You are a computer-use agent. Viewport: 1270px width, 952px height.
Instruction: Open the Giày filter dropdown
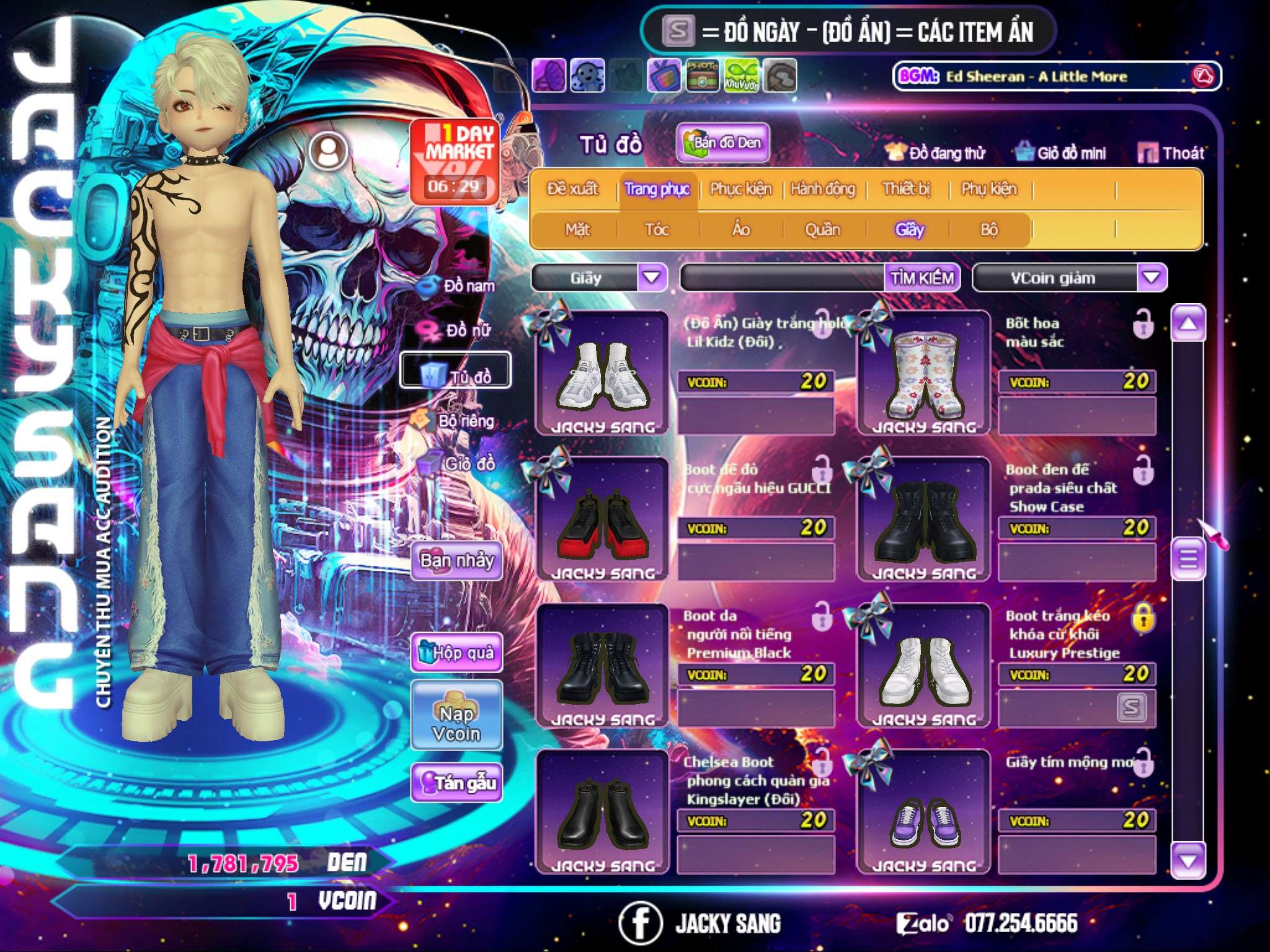tap(652, 278)
